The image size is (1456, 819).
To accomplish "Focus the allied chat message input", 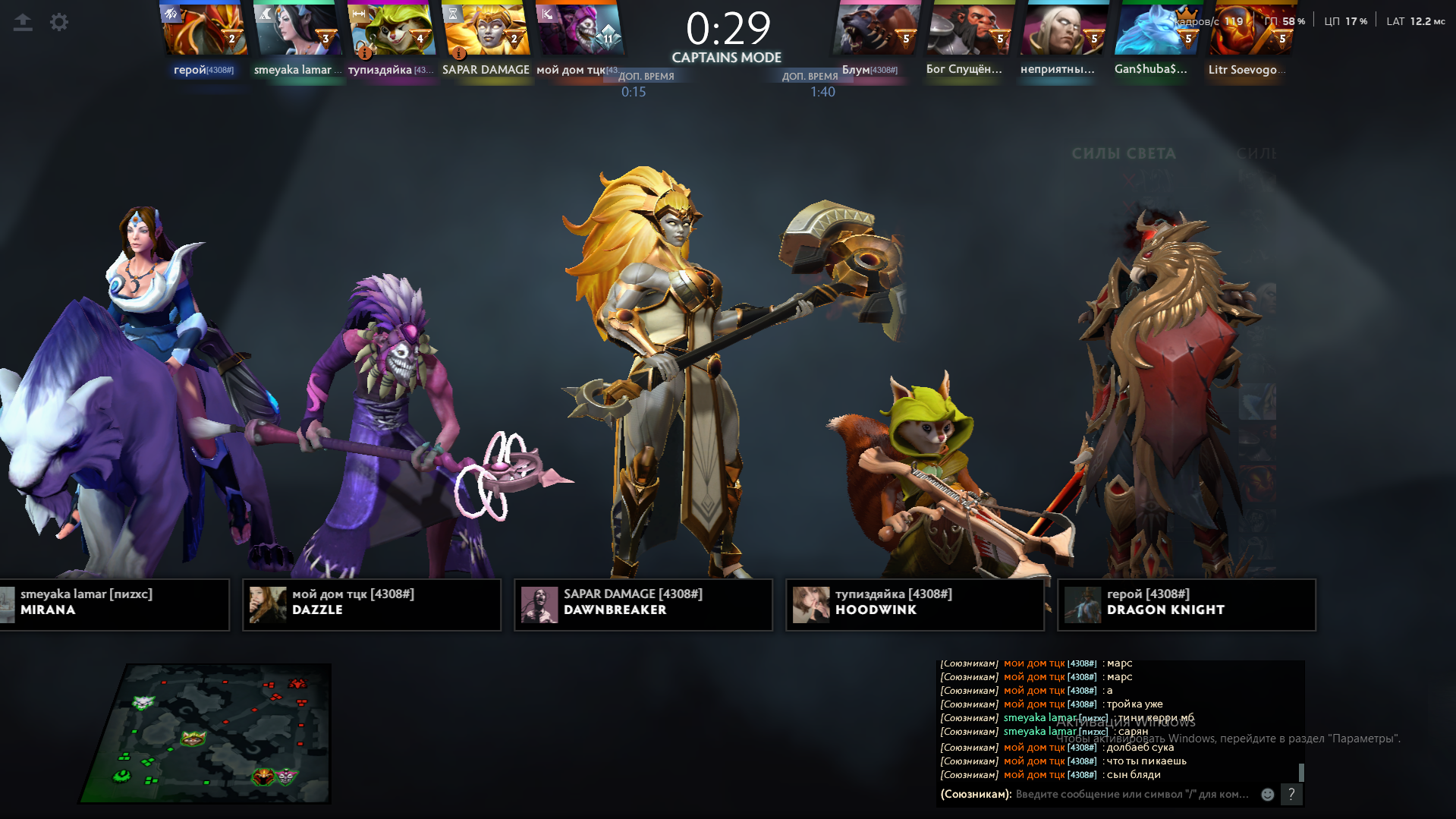I will 1132,795.
